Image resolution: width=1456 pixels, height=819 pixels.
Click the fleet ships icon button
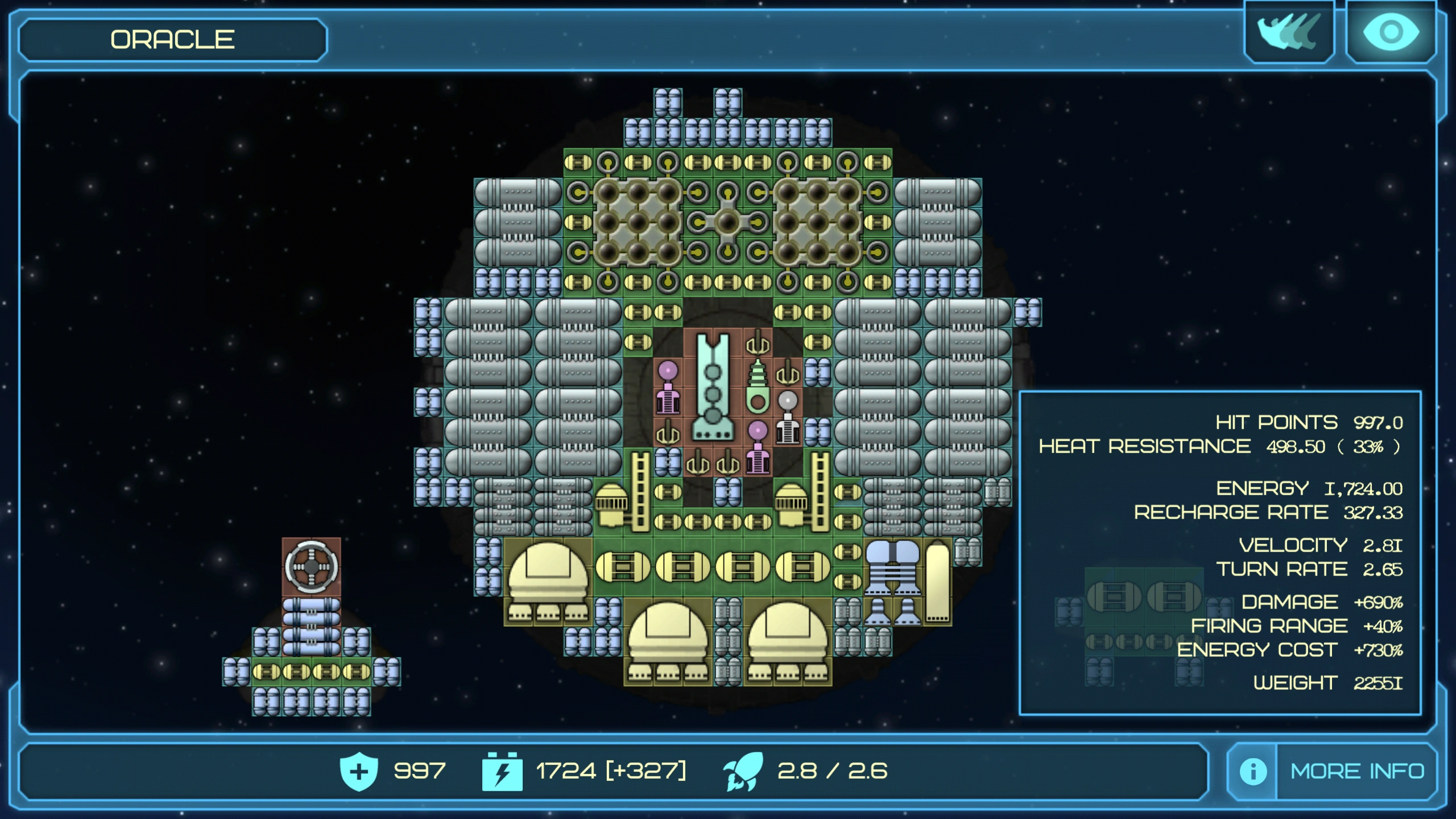(x=1289, y=32)
